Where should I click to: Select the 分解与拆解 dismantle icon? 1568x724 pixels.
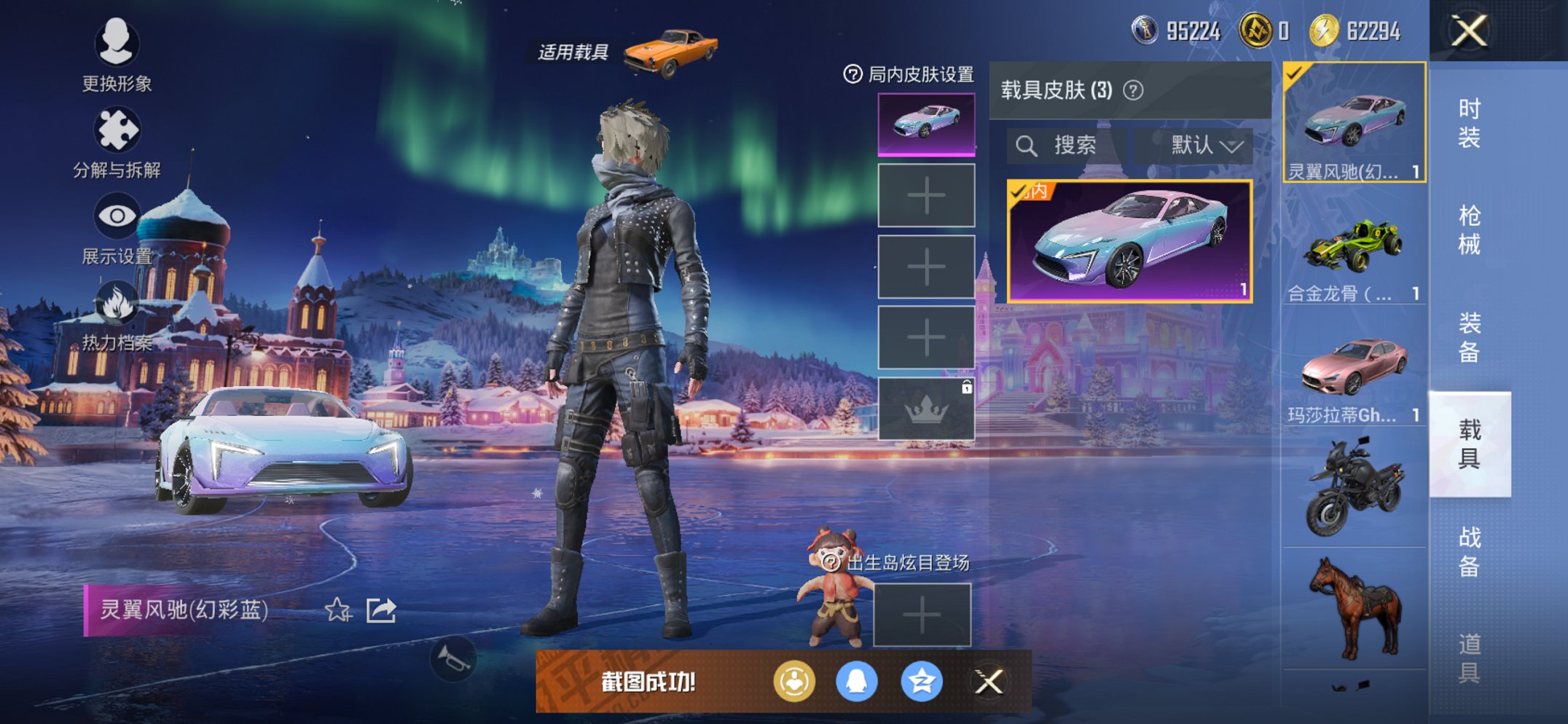pos(117,130)
